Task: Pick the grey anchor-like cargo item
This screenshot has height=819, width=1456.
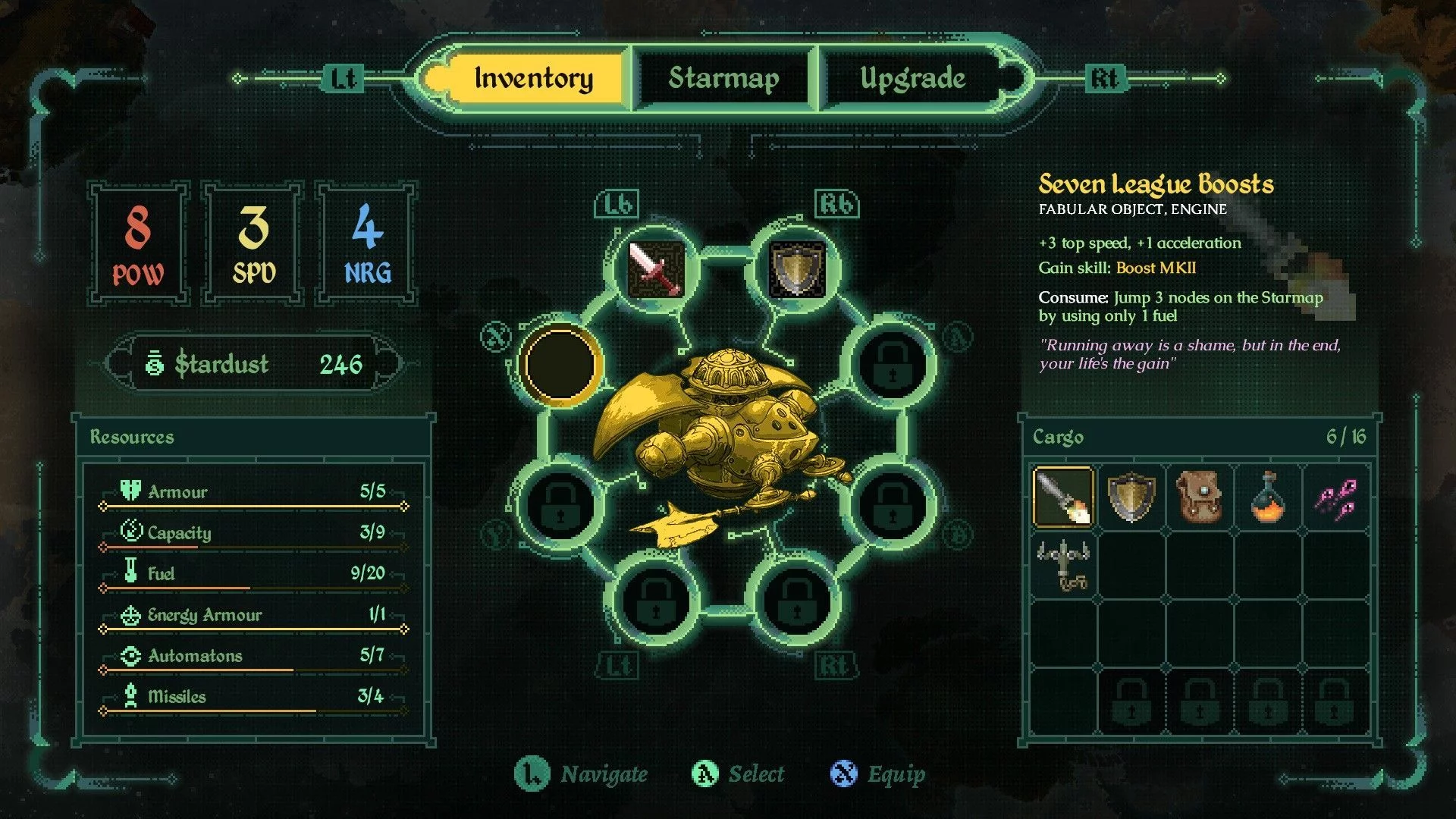Action: (1063, 565)
